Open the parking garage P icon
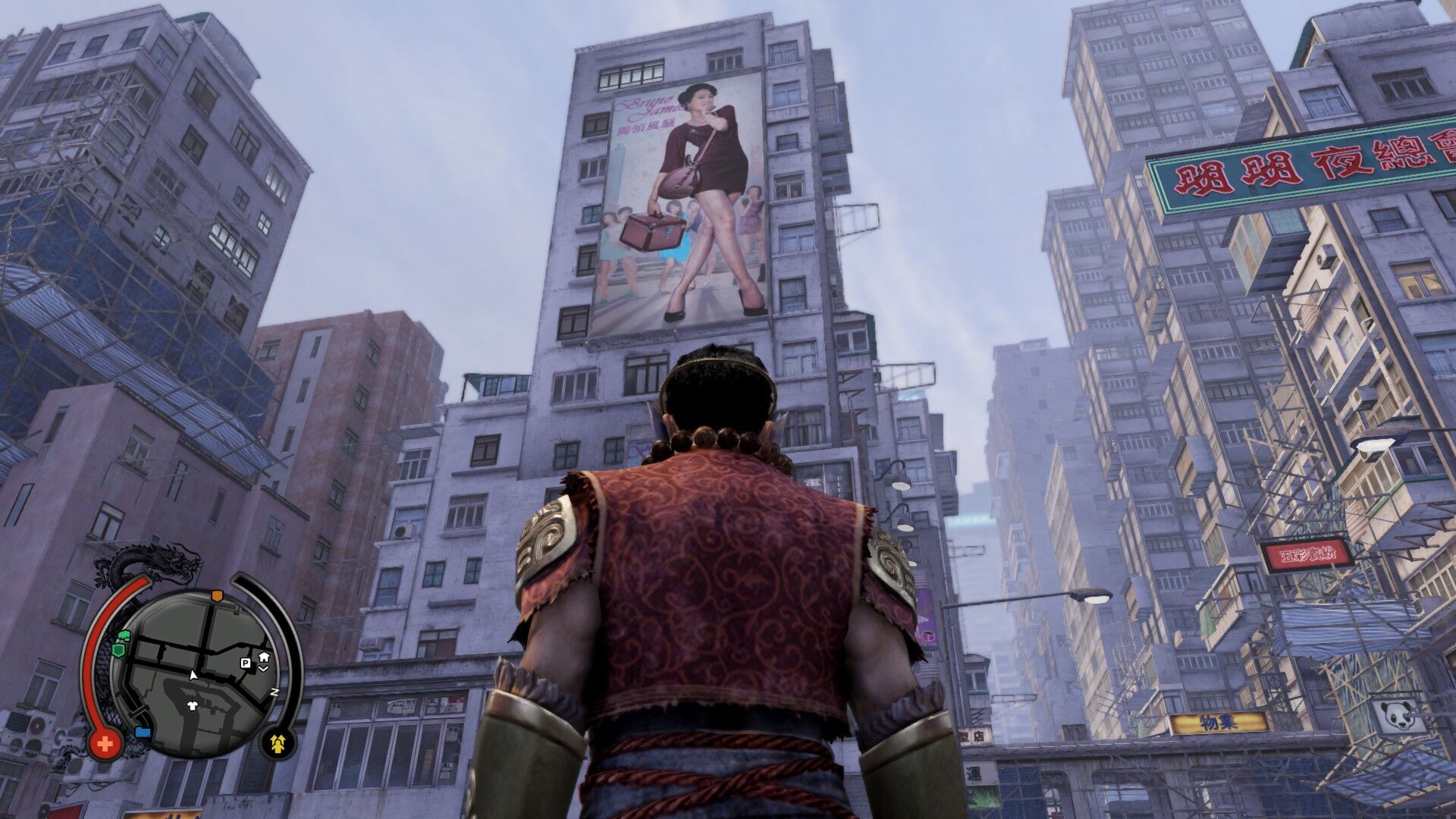This screenshot has width=1456, height=819. (245, 663)
